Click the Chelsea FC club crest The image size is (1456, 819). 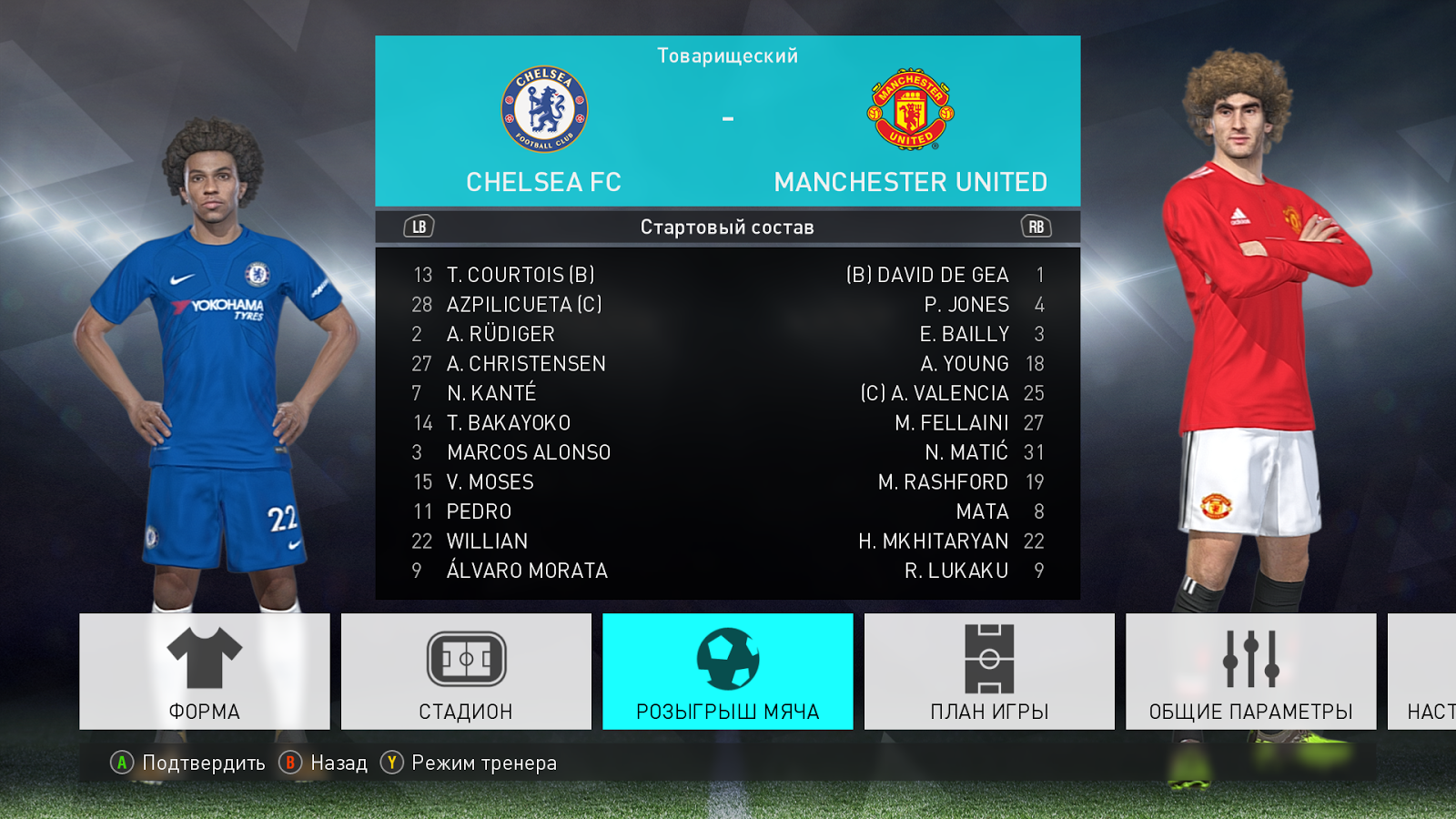click(x=544, y=109)
